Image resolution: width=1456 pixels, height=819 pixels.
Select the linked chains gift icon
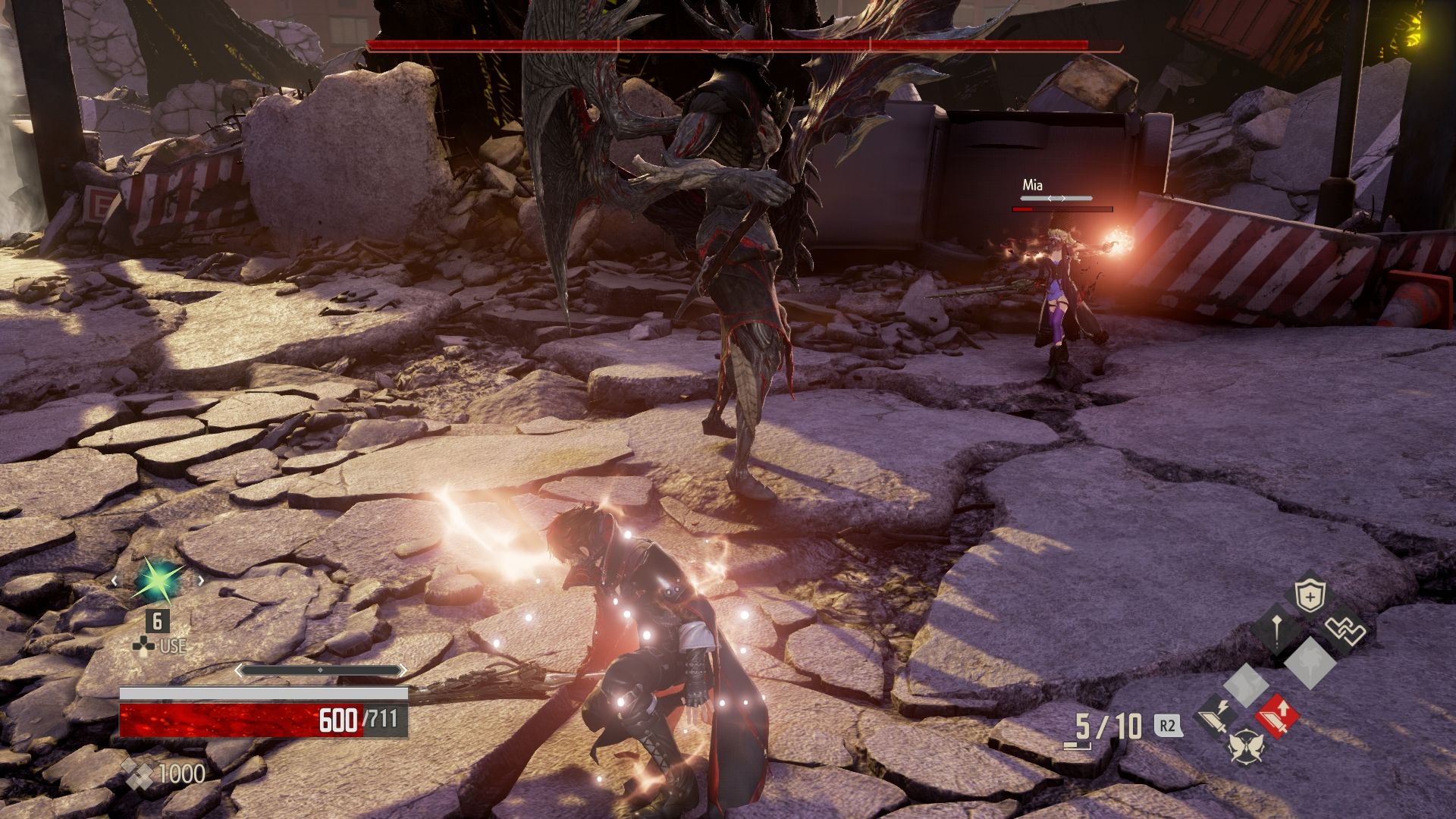[x=1345, y=629]
